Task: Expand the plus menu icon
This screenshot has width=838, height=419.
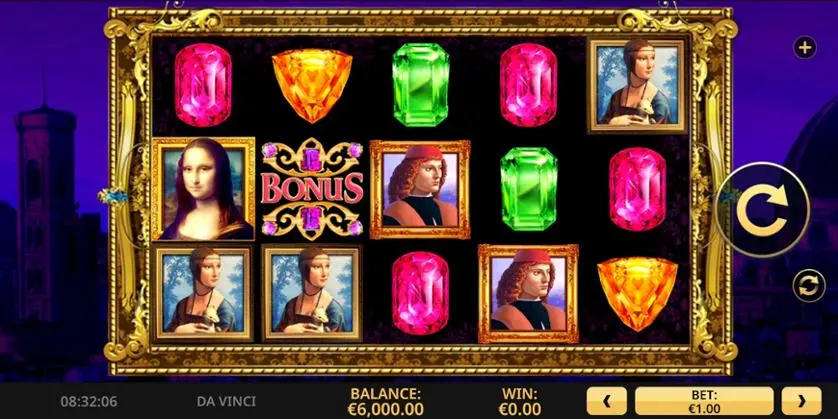Action: [x=804, y=47]
